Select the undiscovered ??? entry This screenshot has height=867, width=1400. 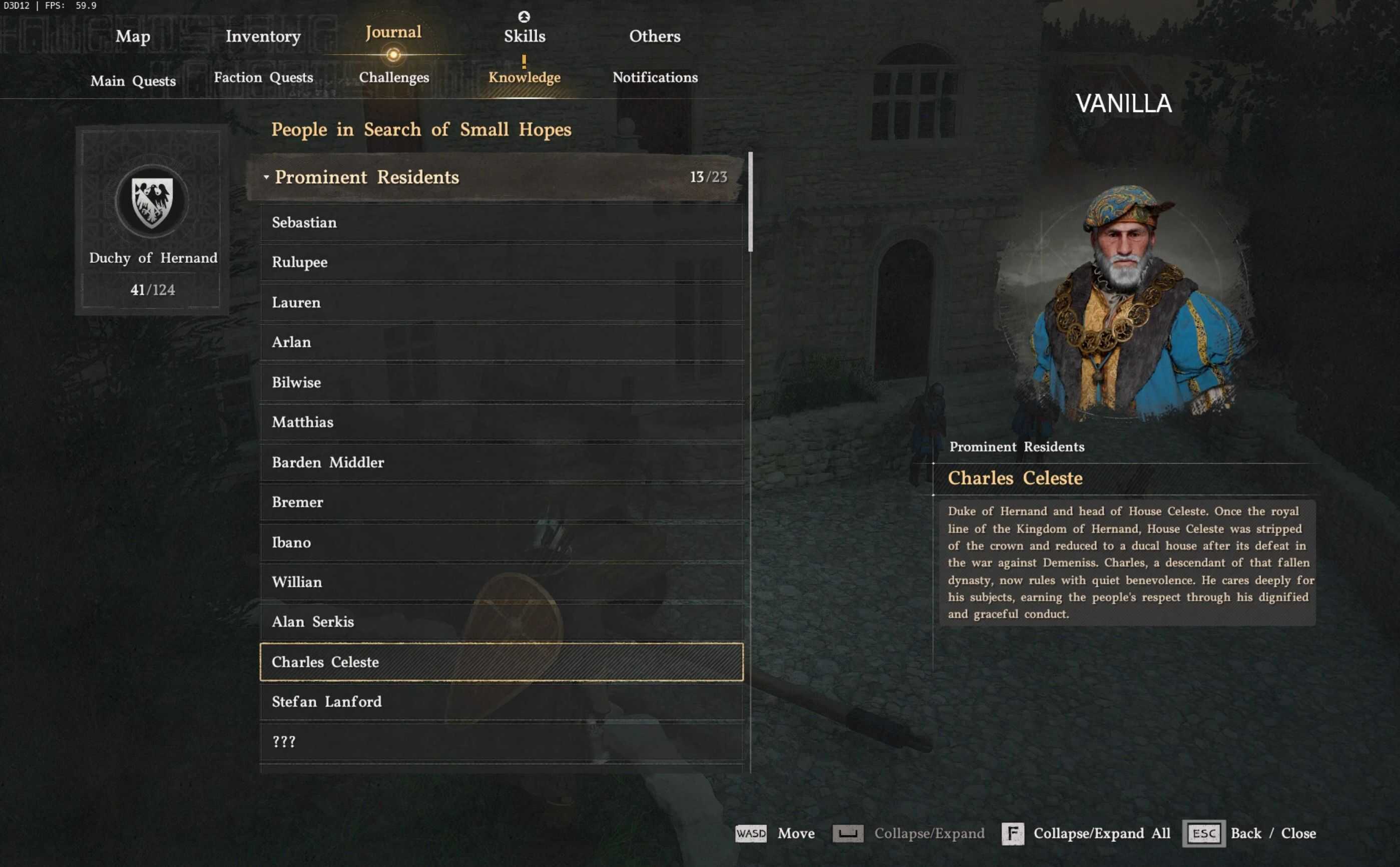point(502,741)
